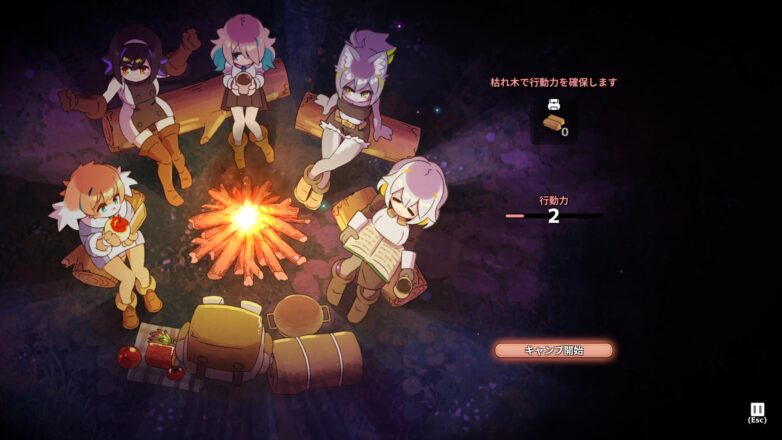Start the camp with キャンプ開始
The width and height of the screenshot is (782, 440).
pyautogui.click(x=553, y=350)
